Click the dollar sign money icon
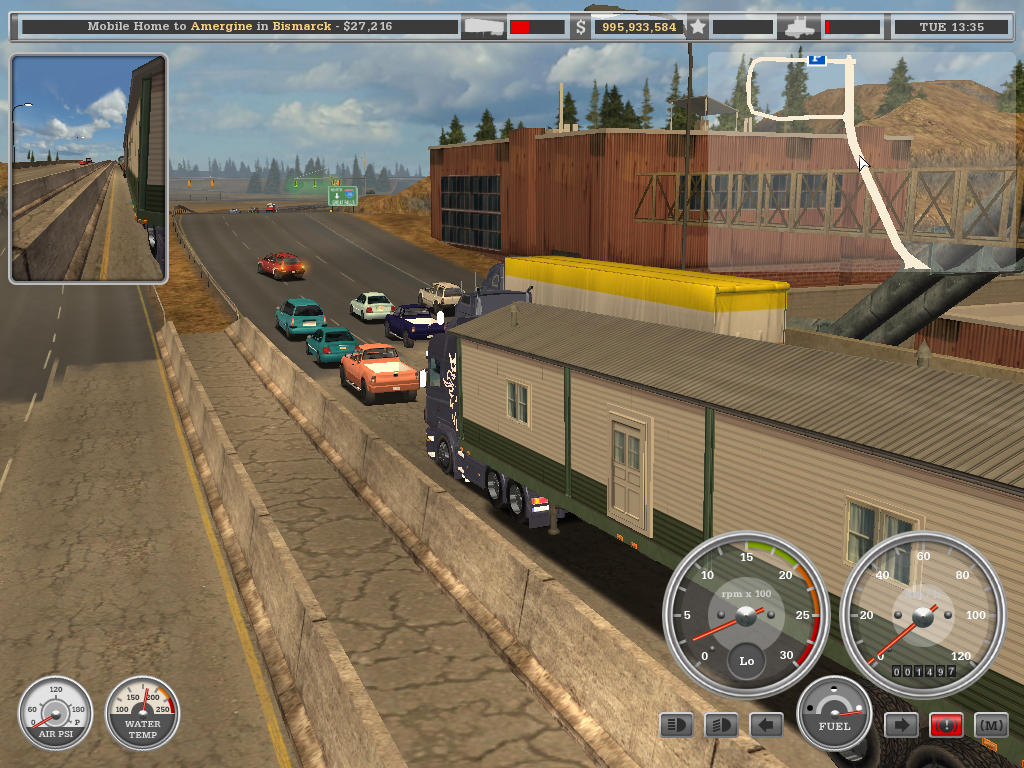1024x768 pixels. tap(581, 27)
